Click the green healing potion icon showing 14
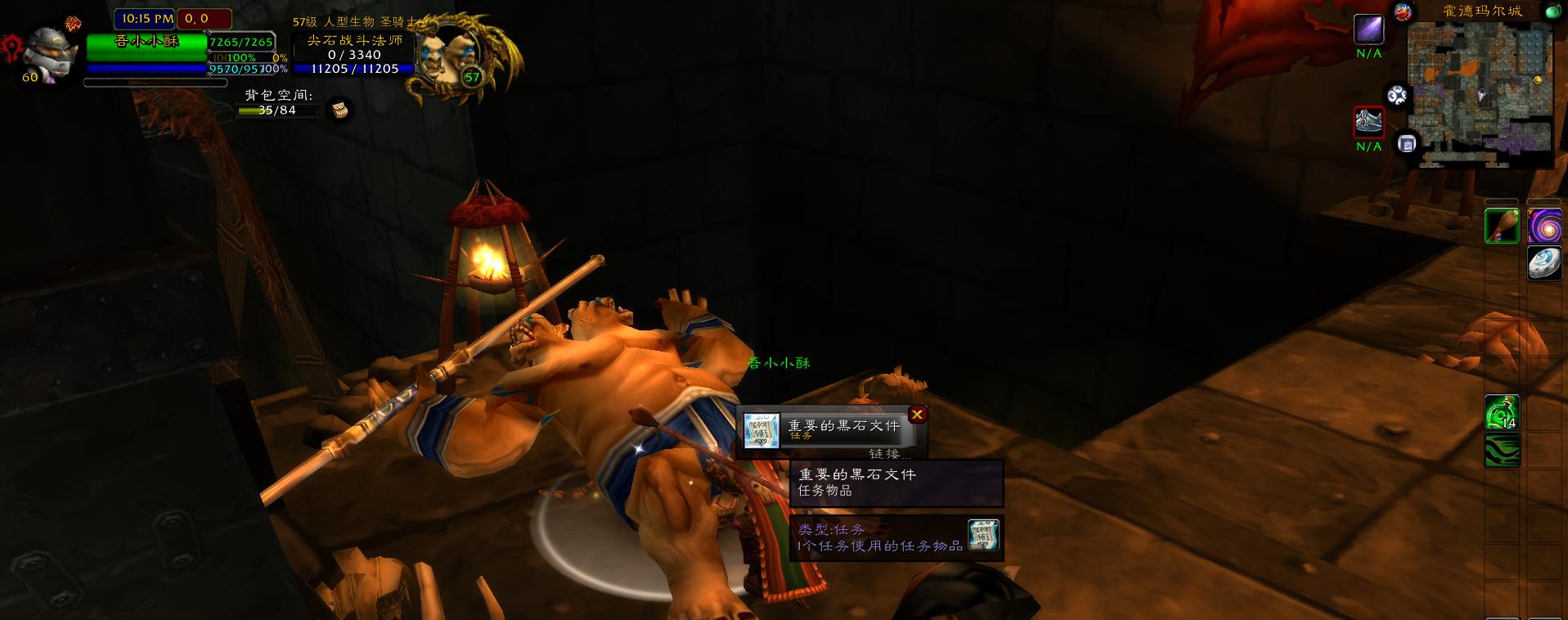 pos(1502,412)
